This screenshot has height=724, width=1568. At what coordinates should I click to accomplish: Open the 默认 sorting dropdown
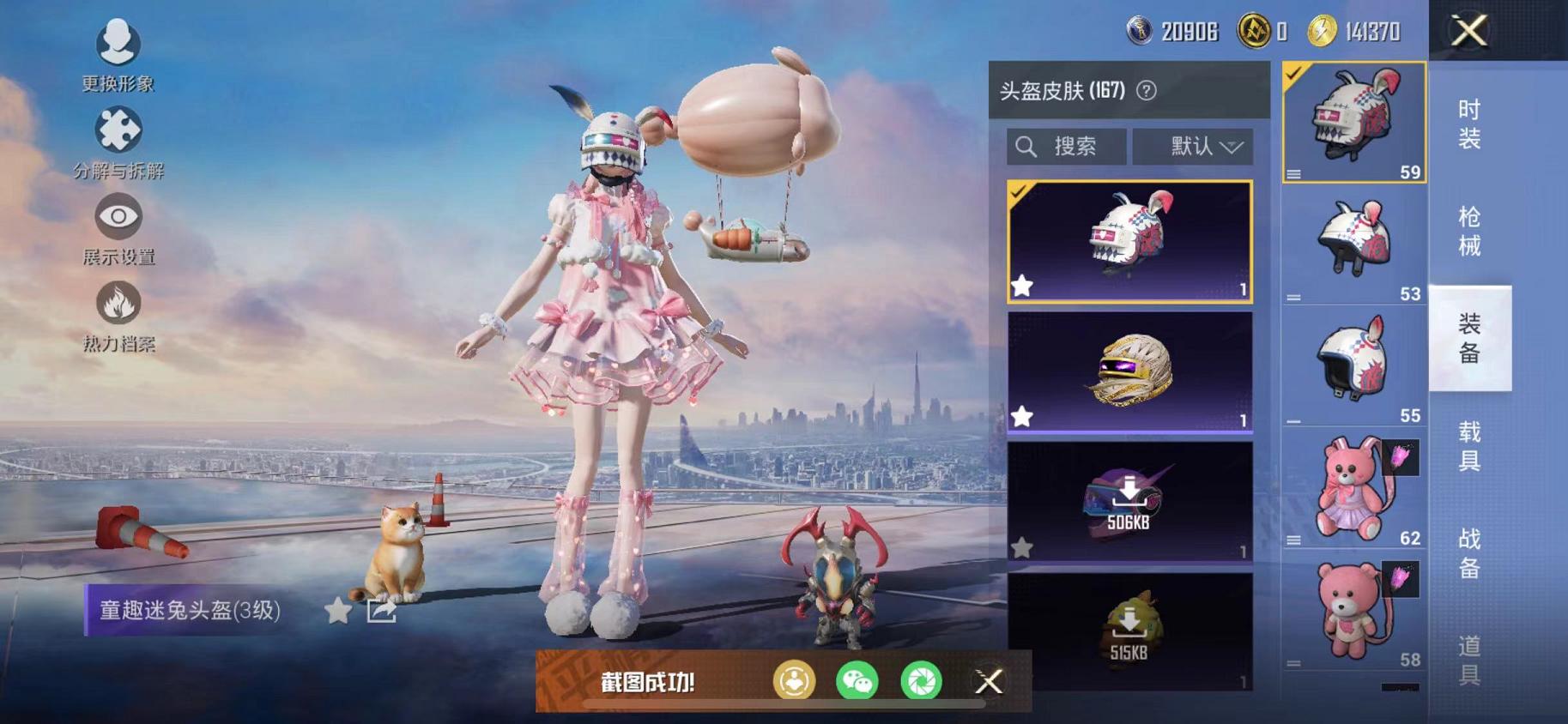point(1193,146)
